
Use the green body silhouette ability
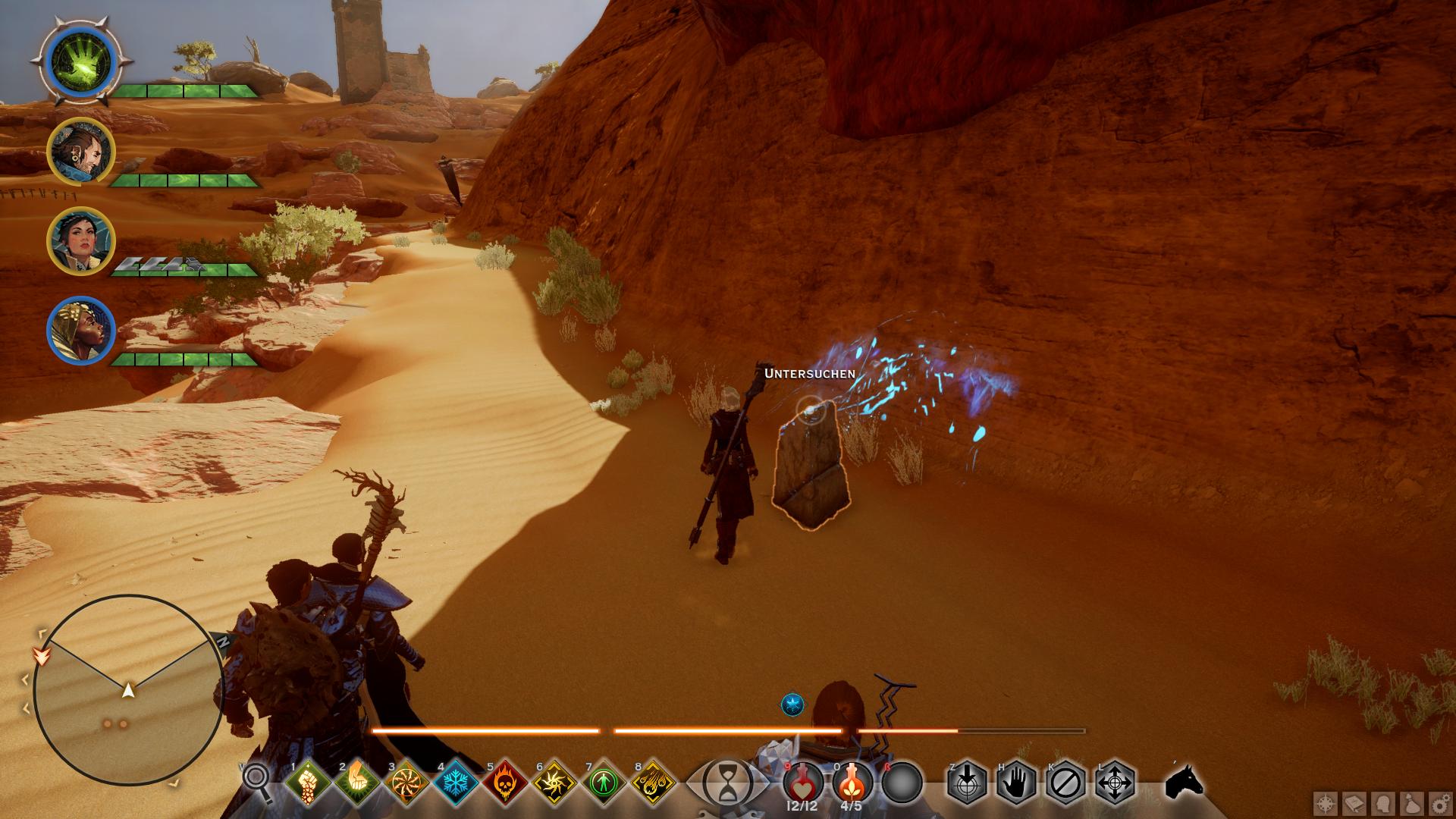coord(604,781)
